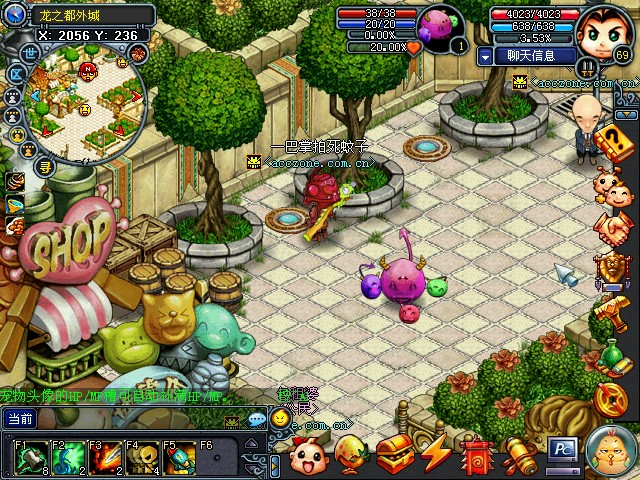Click the lightning bolt icon
The width and height of the screenshot is (640, 480).
[436, 455]
